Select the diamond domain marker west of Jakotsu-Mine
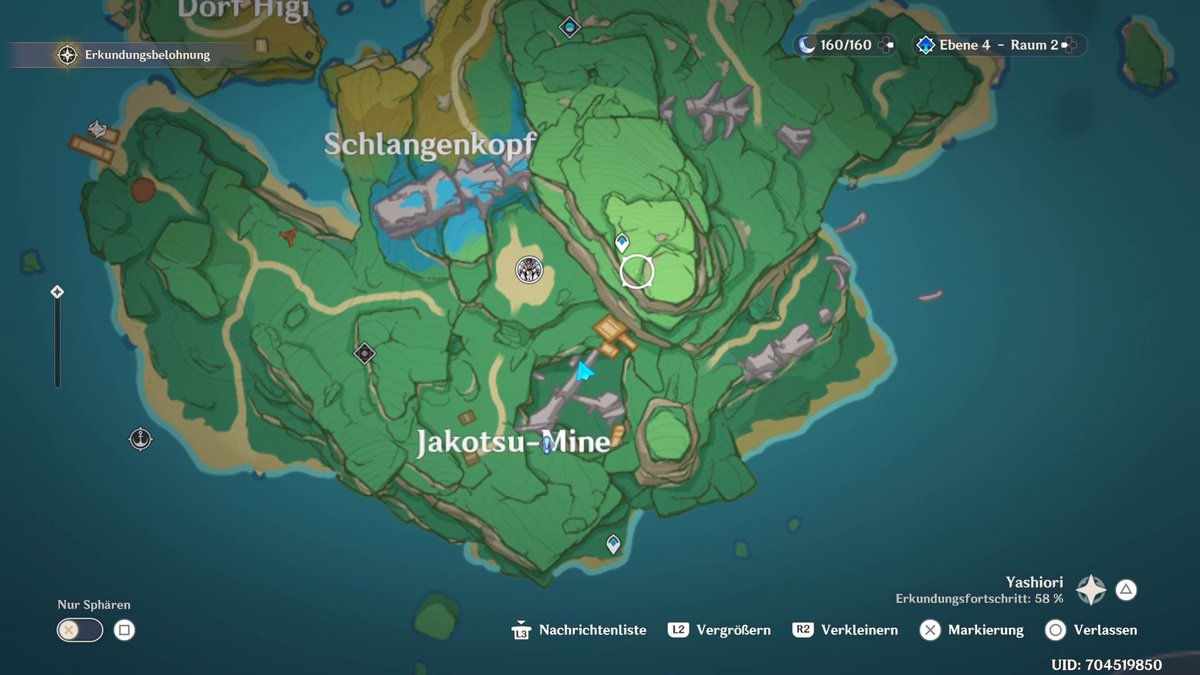The image size is (1200, 675). click(364, 352)
